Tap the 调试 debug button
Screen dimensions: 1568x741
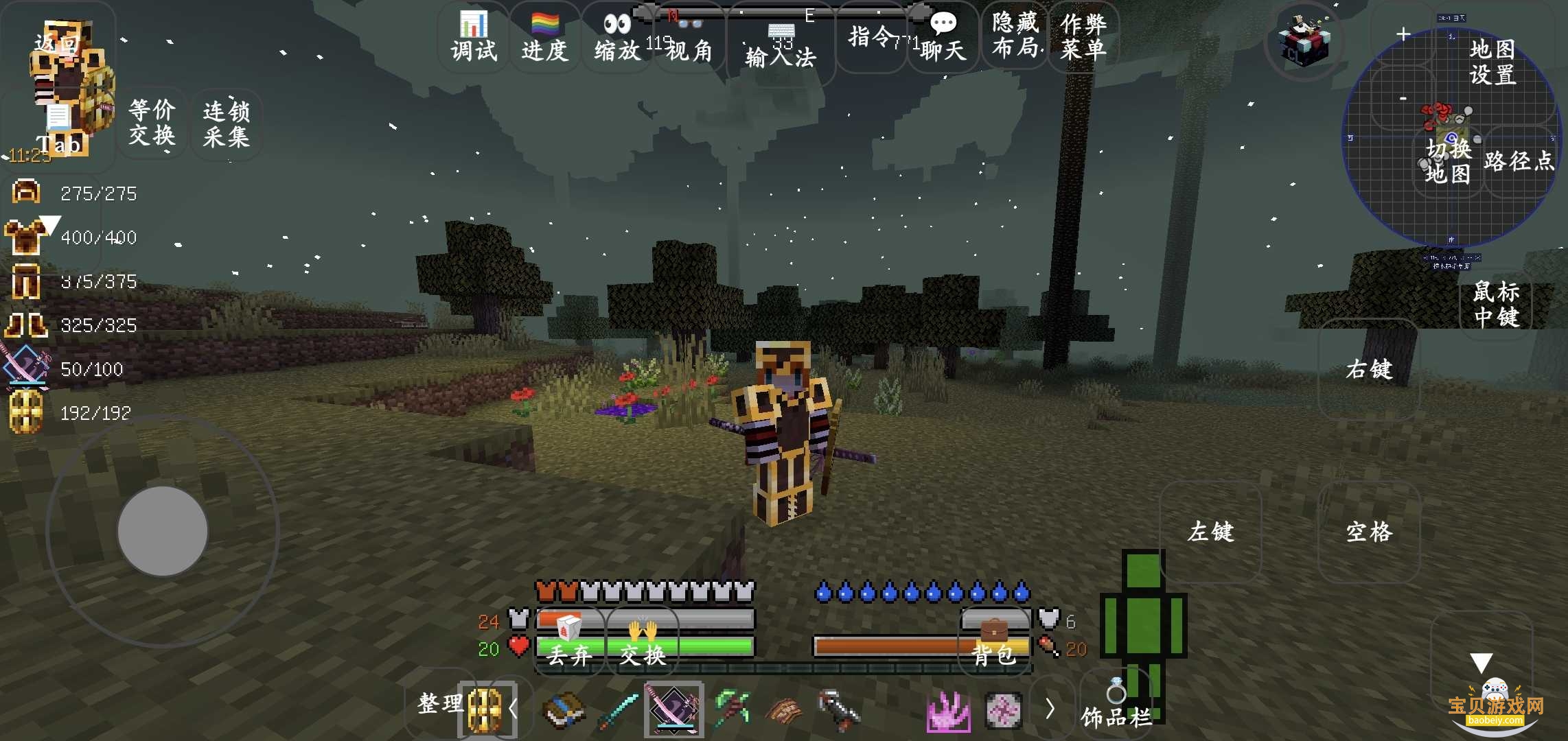pyautogui.click(x=474, y=38)
